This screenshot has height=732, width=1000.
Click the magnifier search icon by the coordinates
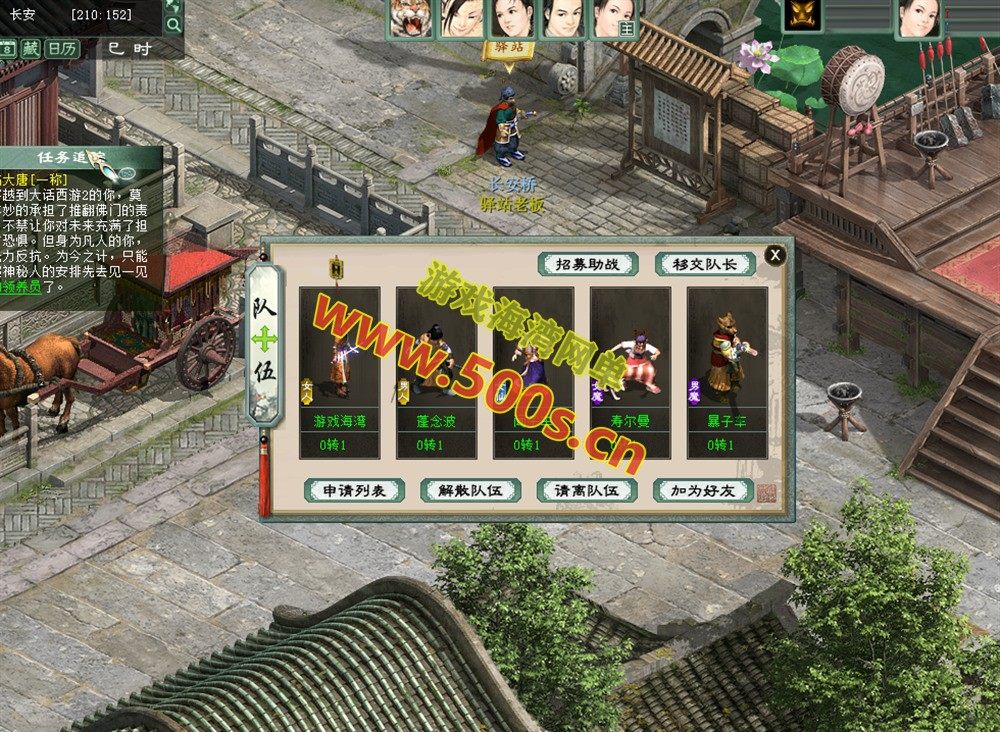(x=172, y=24)
